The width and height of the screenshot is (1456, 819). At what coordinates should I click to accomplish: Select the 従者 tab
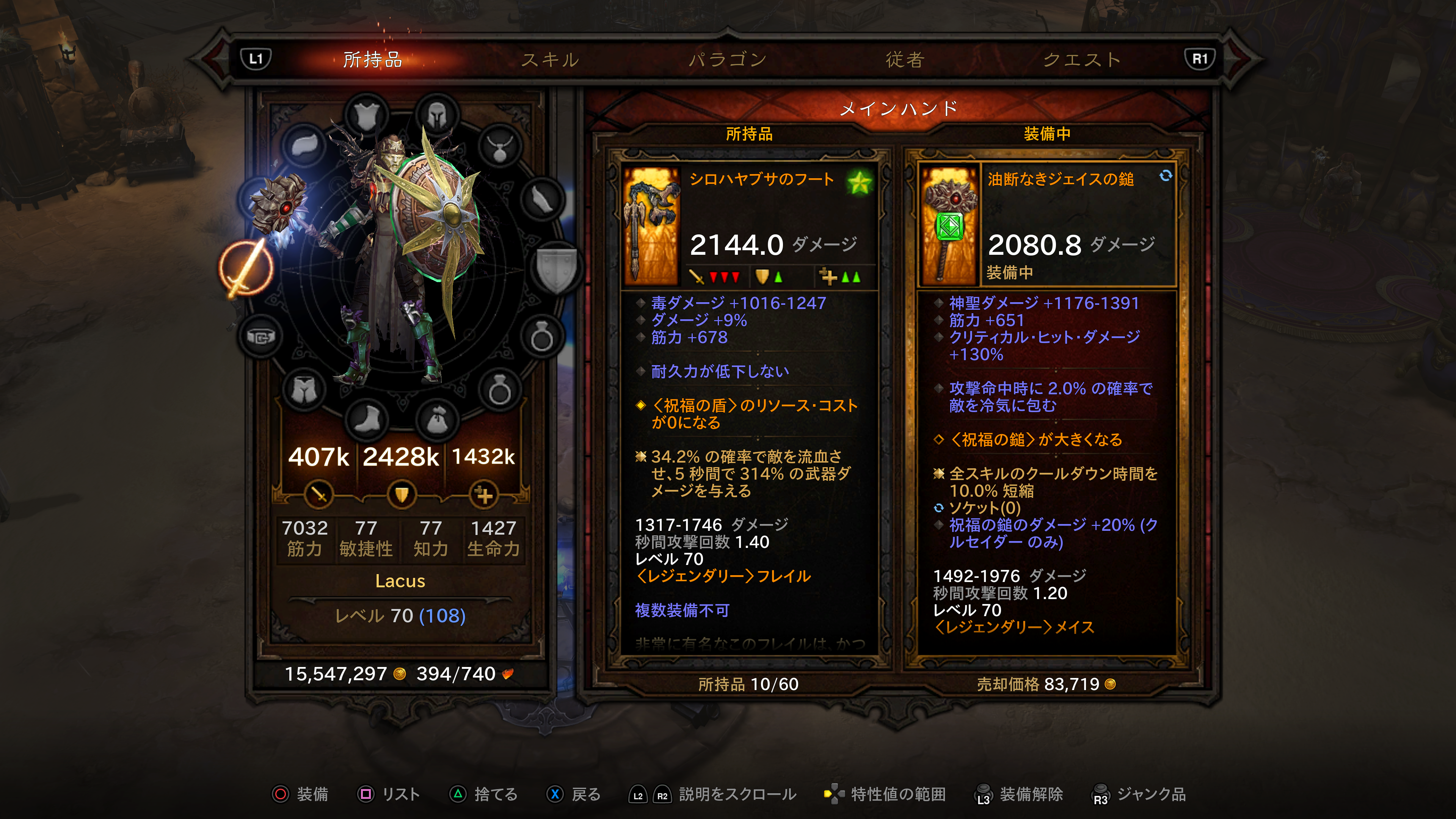pyautogui.click(x=904, y=60)
